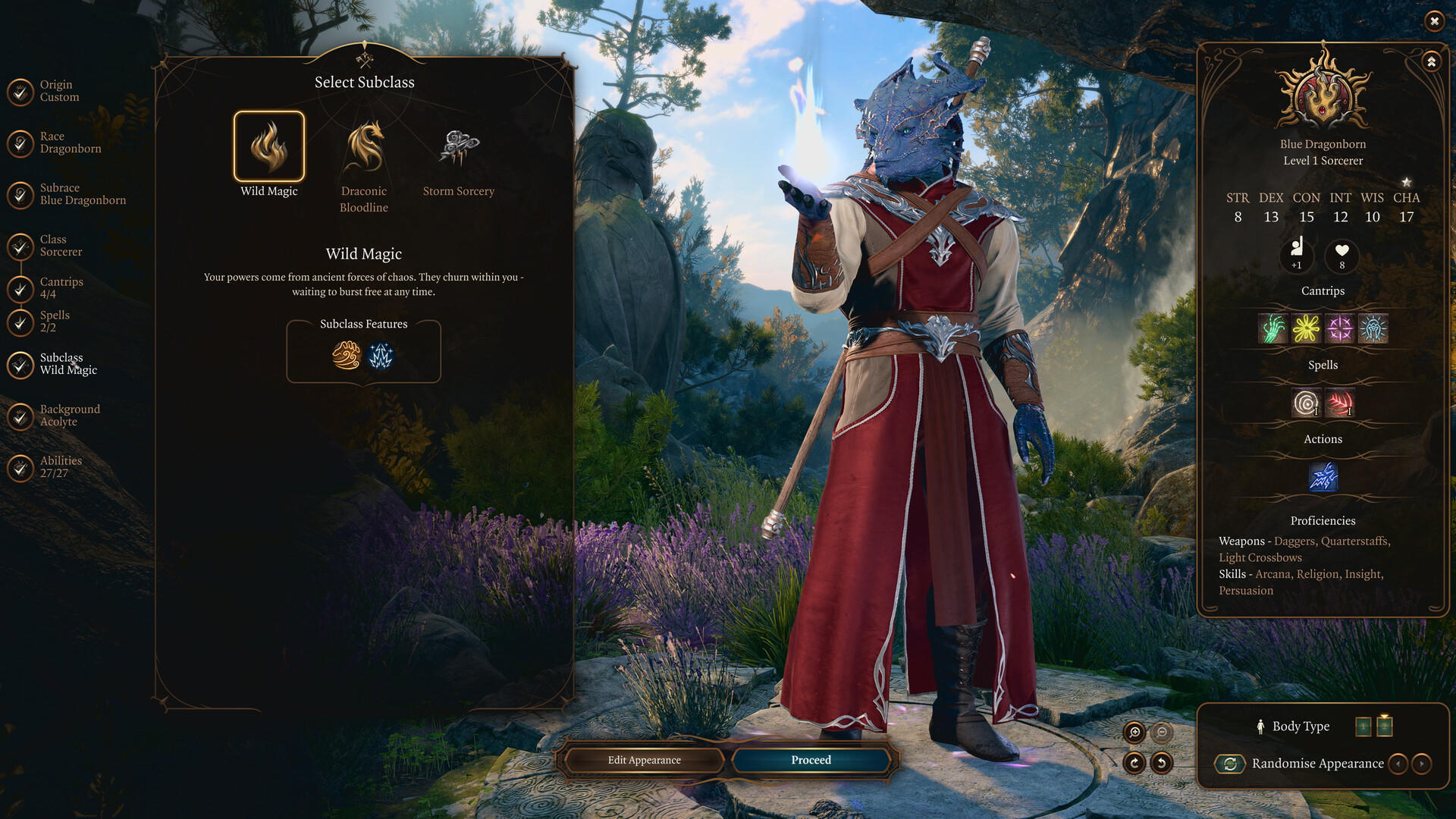View the Tides of Chaos subclass feature icon
This screenshot has width=1456, height=819.
click(346, 356)
